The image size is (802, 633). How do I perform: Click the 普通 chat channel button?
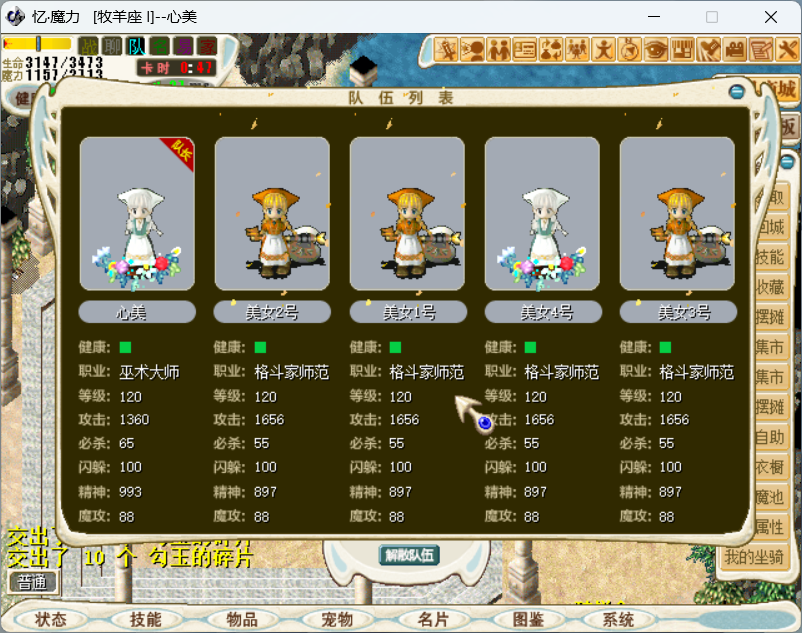tap(32, 582)
